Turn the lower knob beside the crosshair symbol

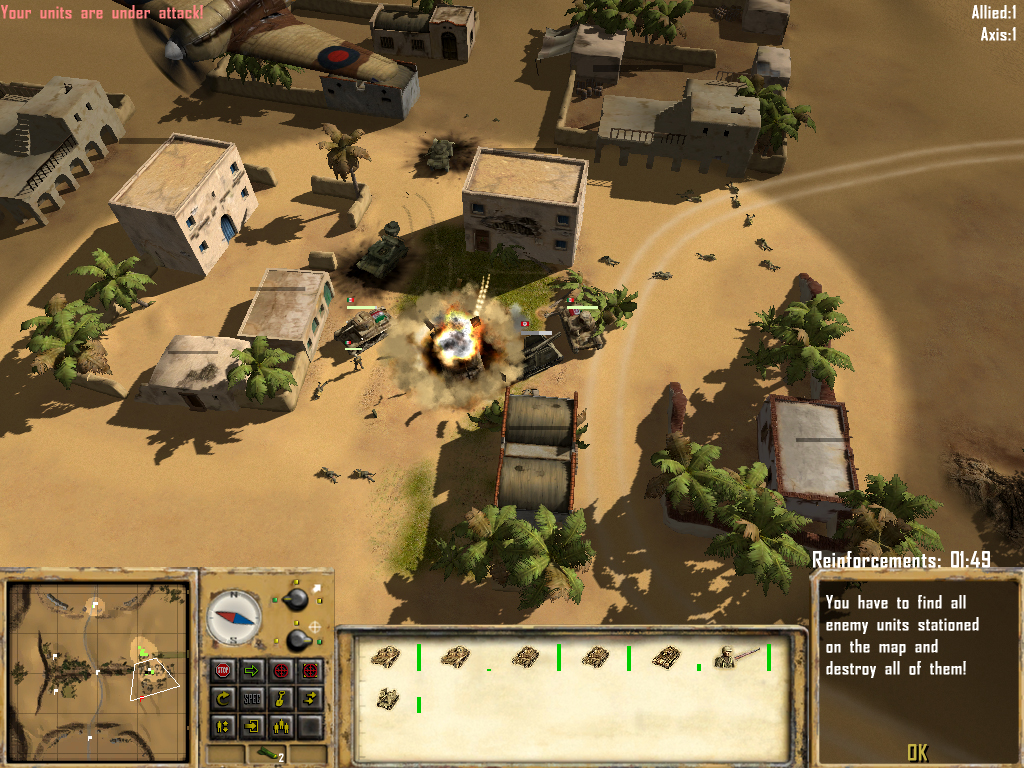pyautogui.click(x=297, y=639)
